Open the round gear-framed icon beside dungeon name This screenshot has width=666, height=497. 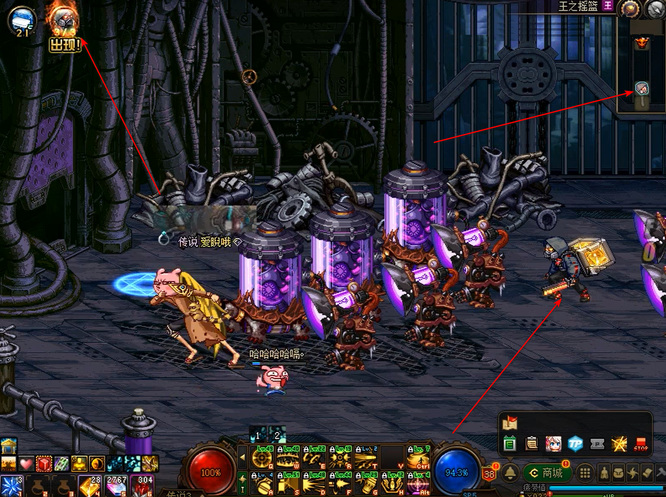(630, 9)
